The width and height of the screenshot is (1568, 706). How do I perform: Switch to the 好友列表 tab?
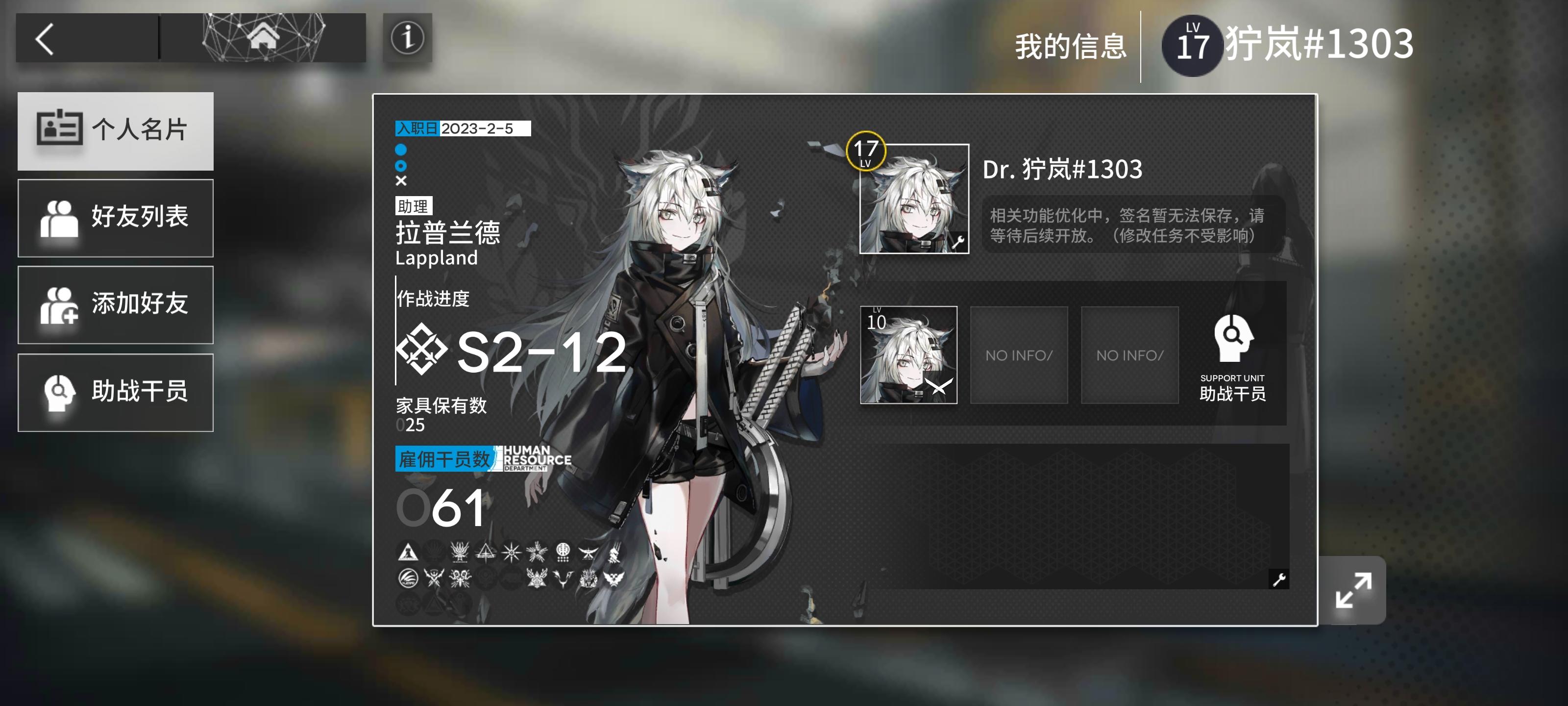116,218
